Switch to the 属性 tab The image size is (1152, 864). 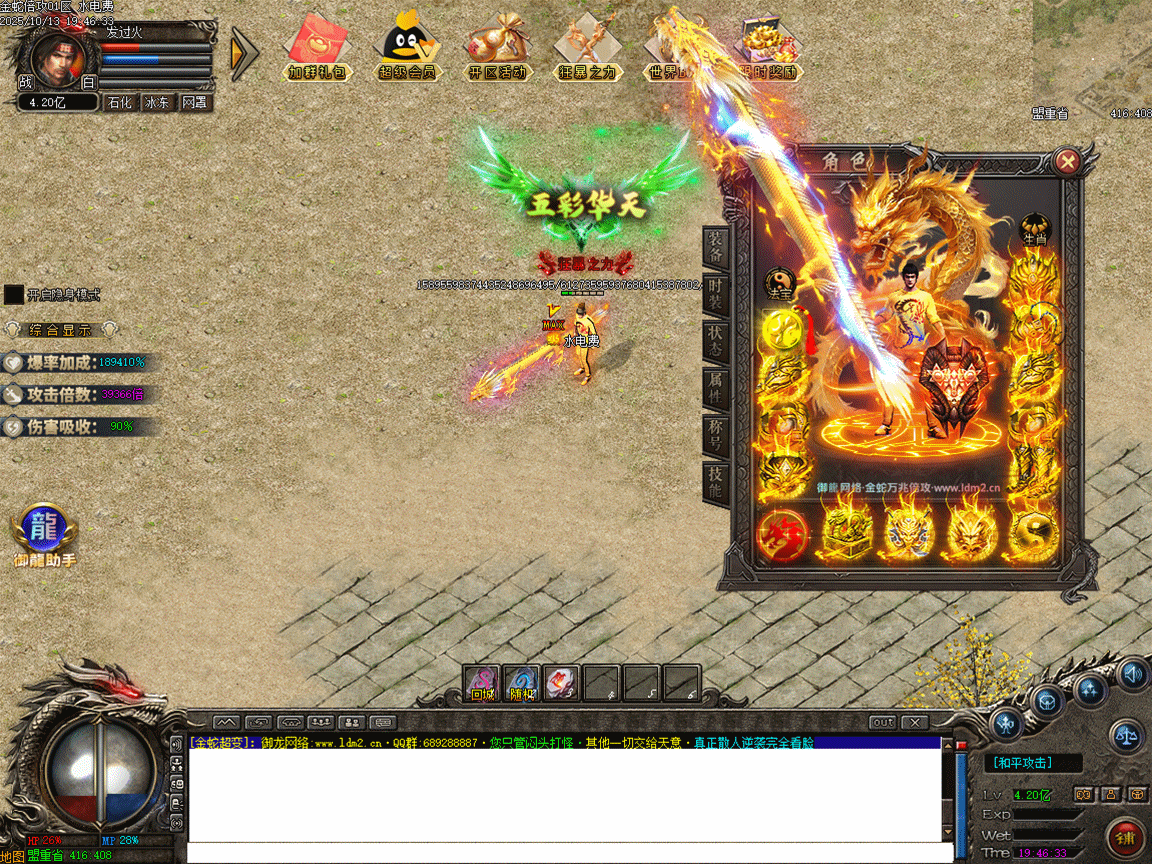(x=716, y=385)
